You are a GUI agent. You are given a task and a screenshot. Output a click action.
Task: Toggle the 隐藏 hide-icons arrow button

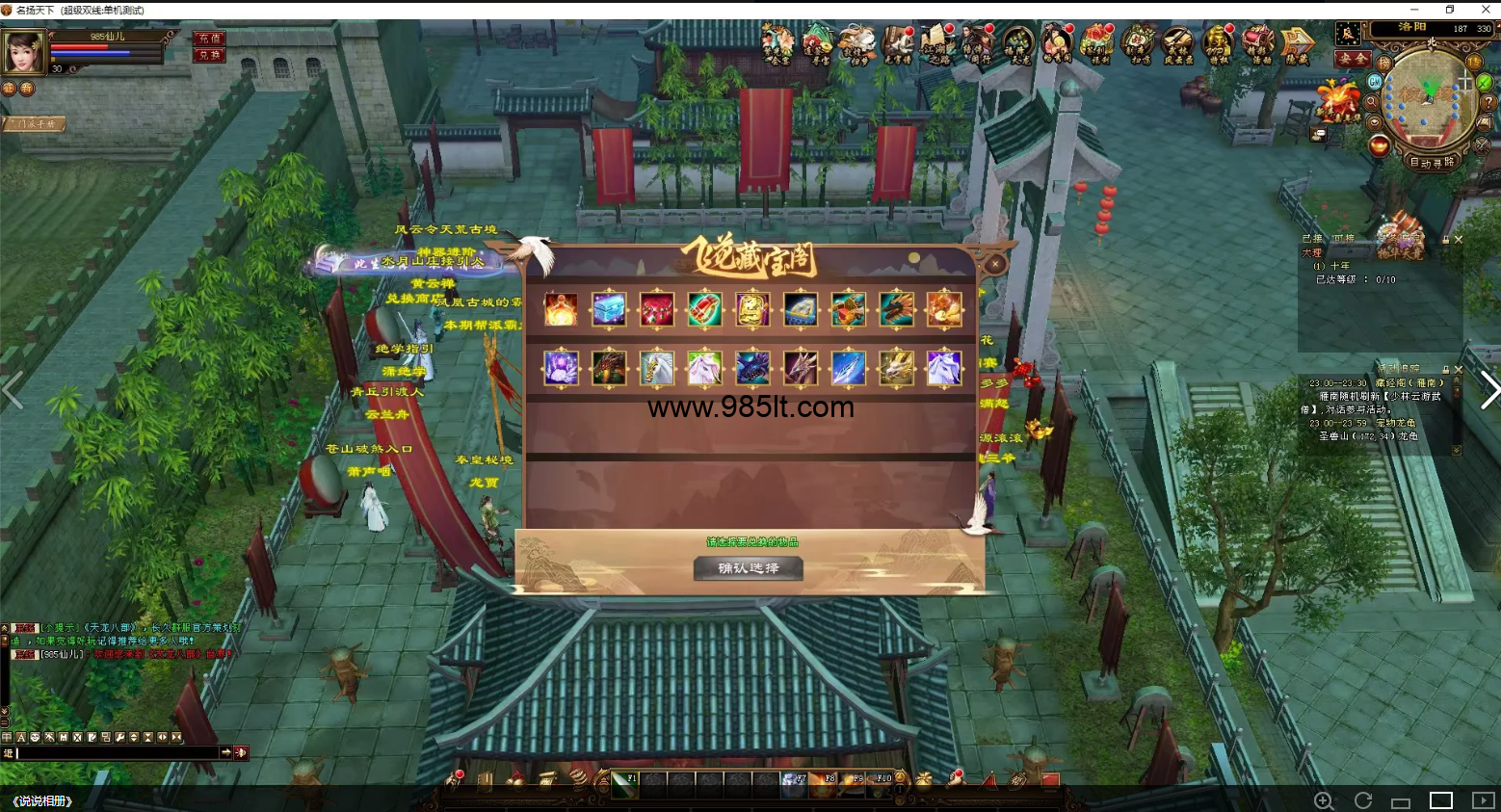(x=1298, y=43)
